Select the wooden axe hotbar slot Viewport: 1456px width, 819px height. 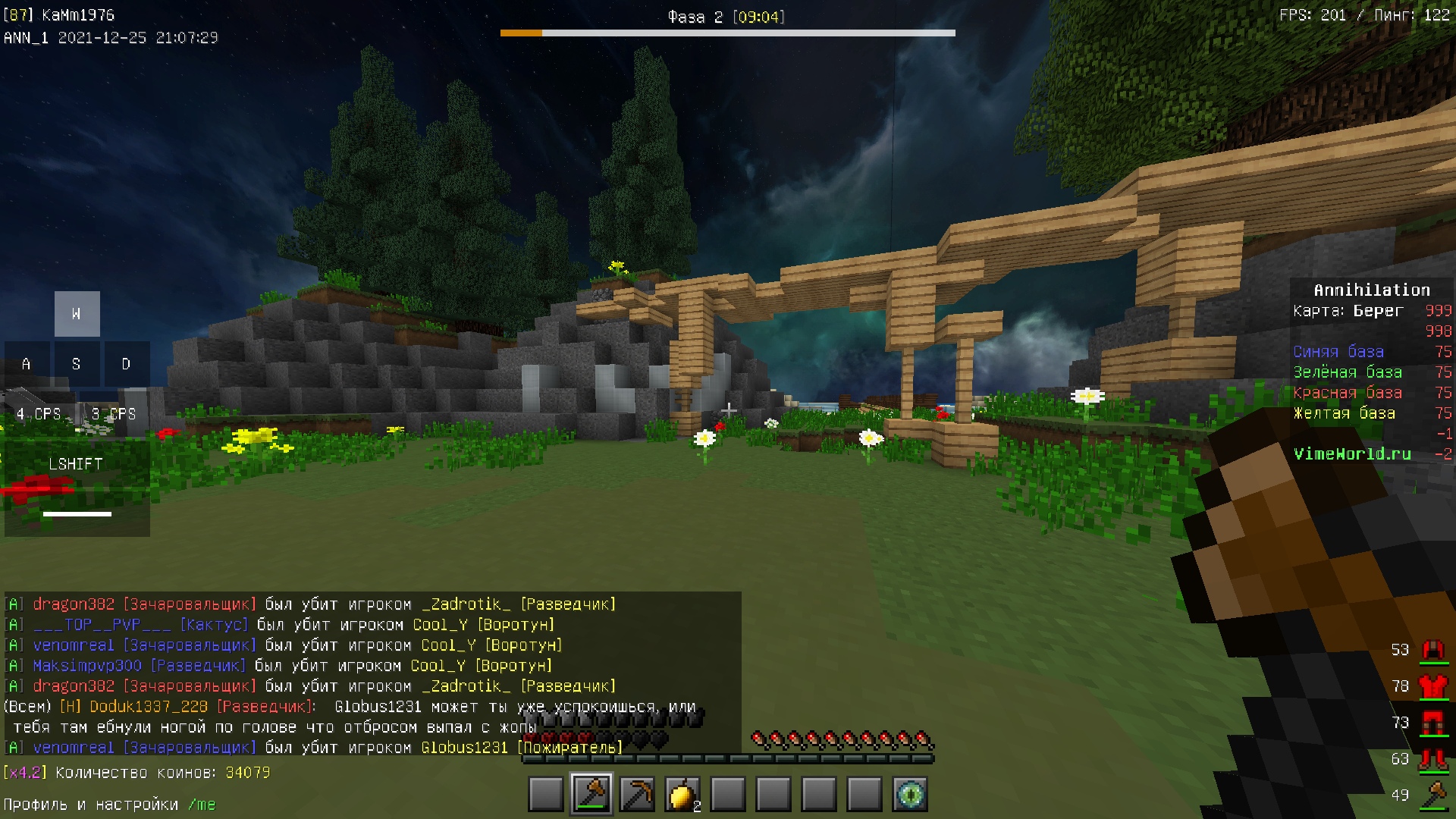click(x=591, y=794)
